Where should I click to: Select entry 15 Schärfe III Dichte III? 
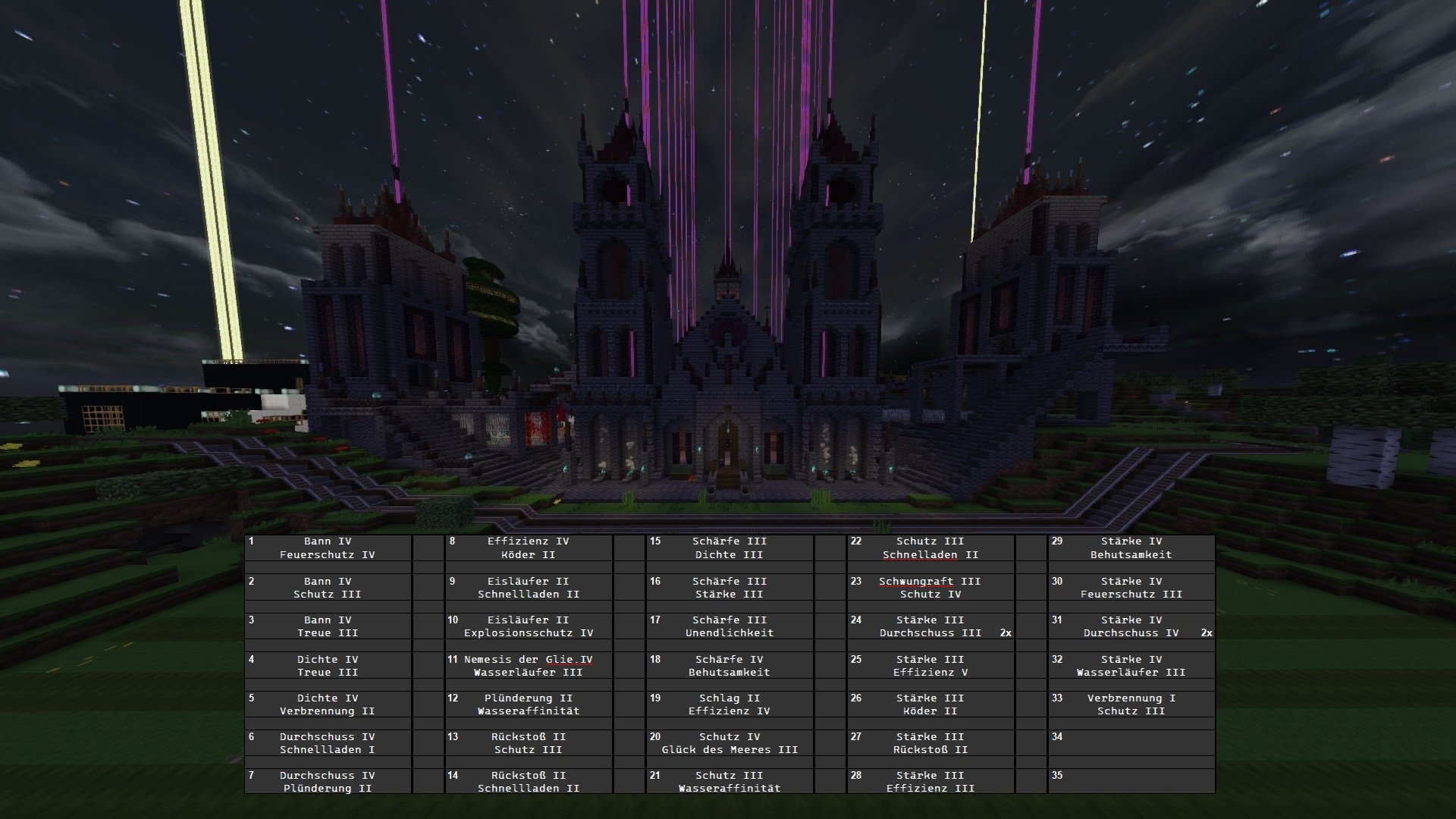pyautogui.click(x=730, y=548)
